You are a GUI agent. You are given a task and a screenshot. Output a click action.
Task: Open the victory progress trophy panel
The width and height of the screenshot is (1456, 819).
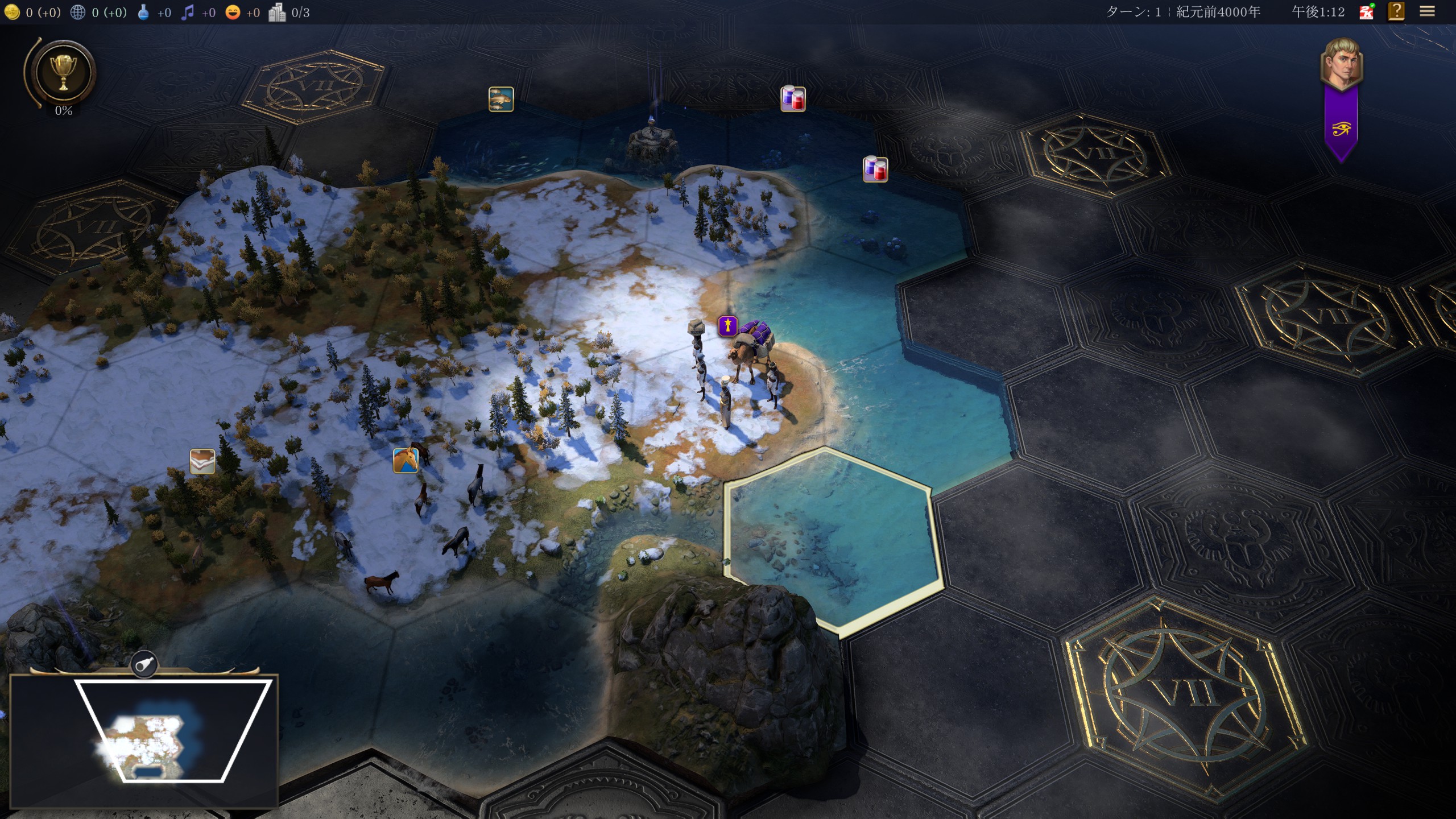(x=63, y=72)
